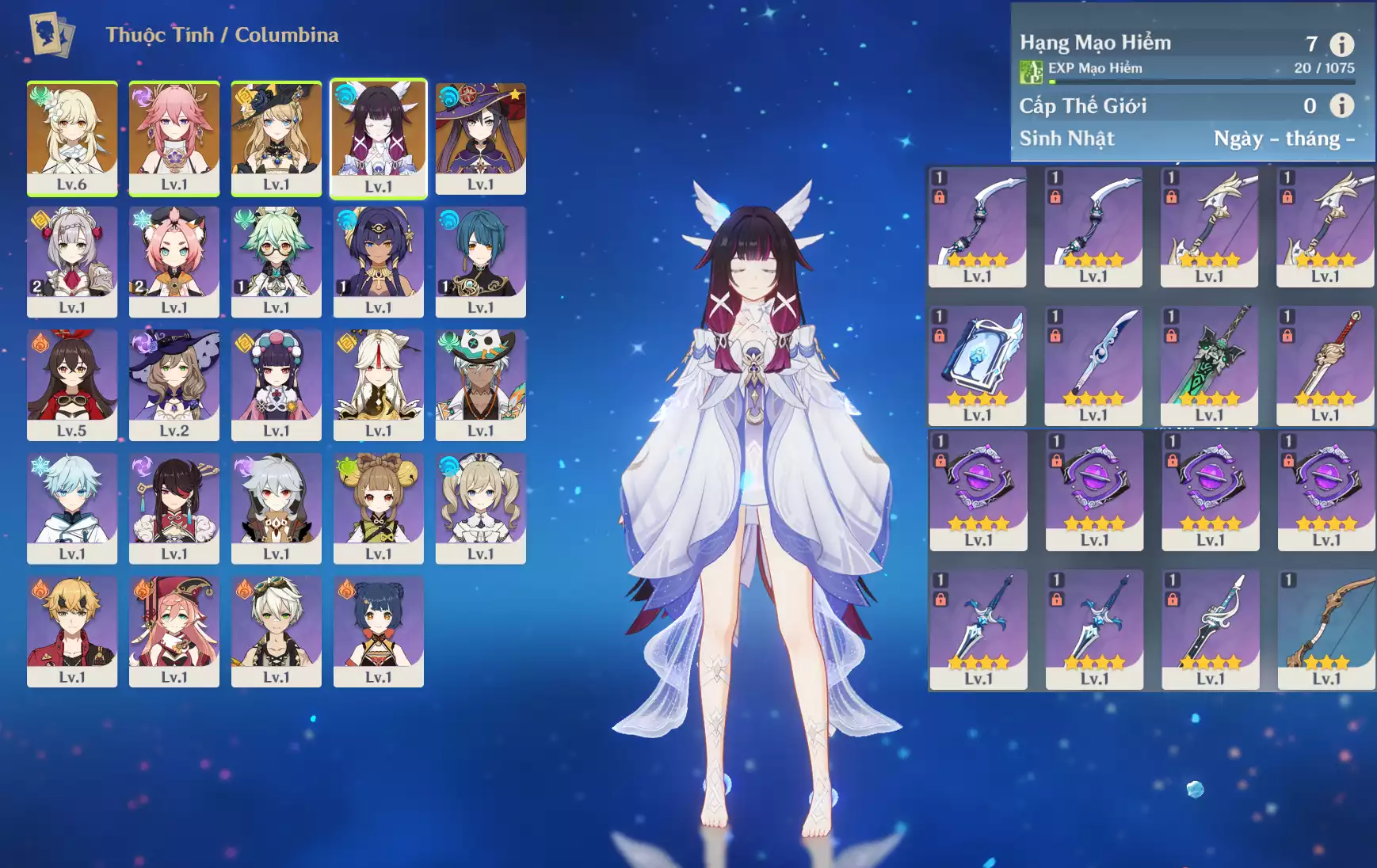
Task: Select the Lisa portrait at Lv.2
Action: 174,384
